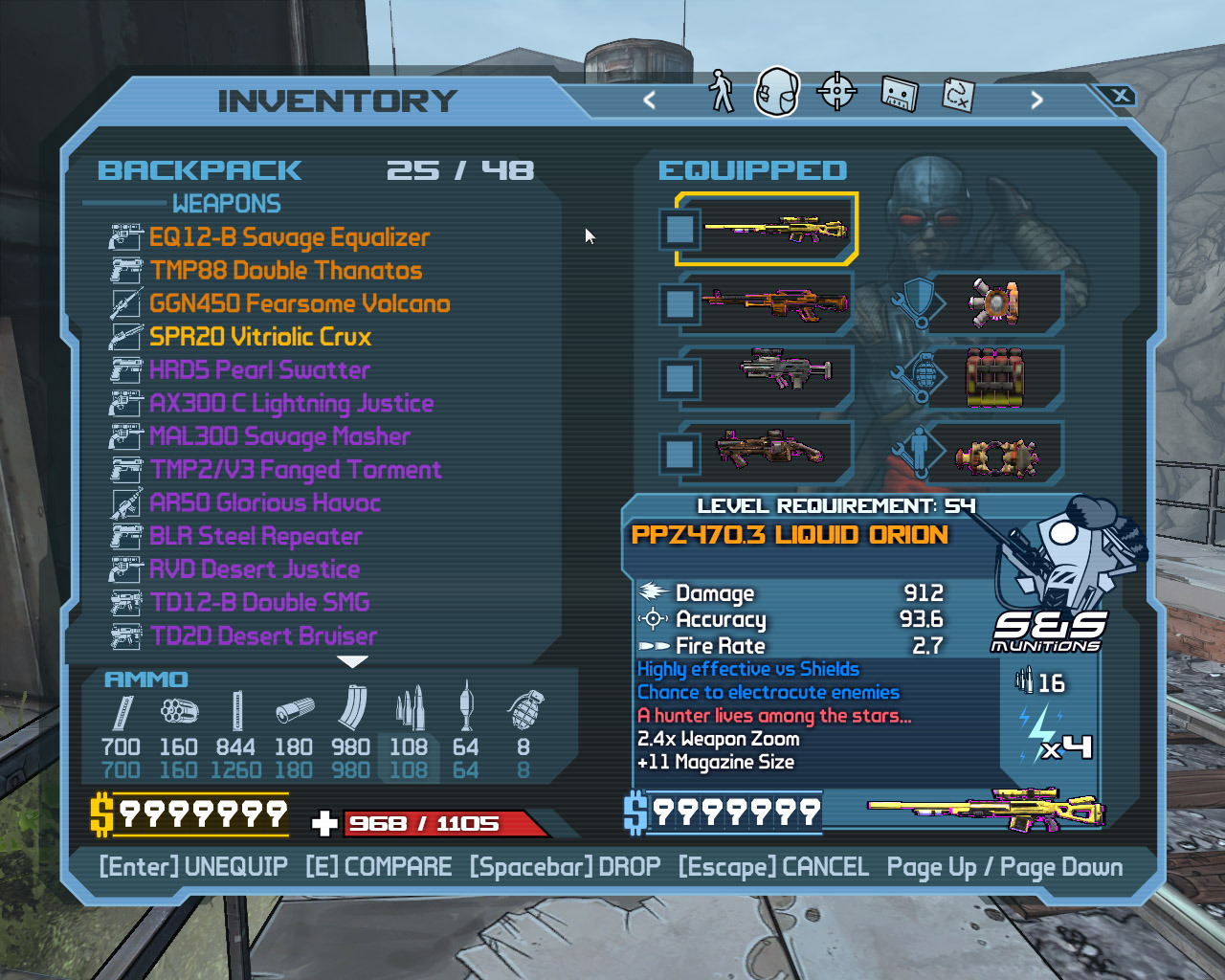Click the right chevron beside the tab icons
Screen dimensions: 1225x980
tap(1036, 100)
